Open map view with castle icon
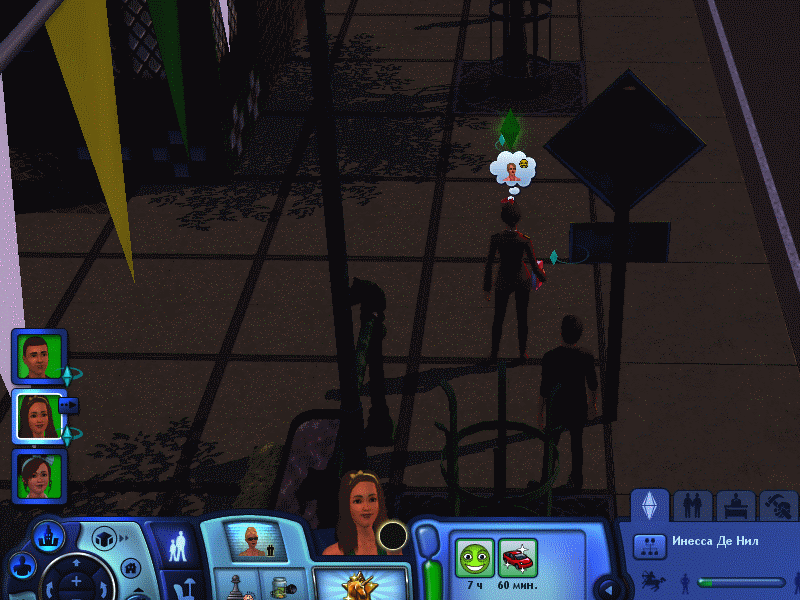The image size is (800, 600). (48, 536)
